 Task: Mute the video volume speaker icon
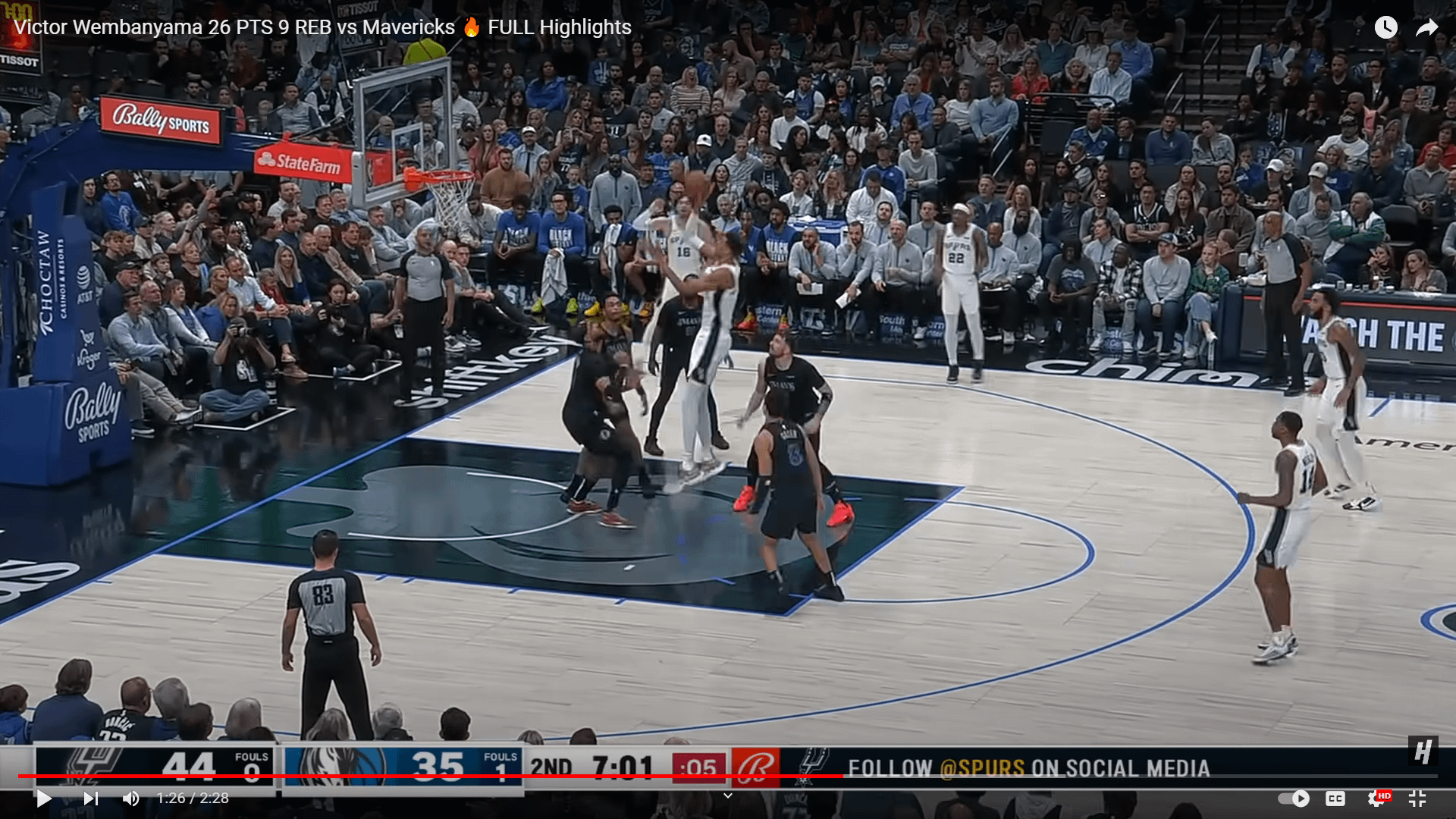[x=130, y=798]
